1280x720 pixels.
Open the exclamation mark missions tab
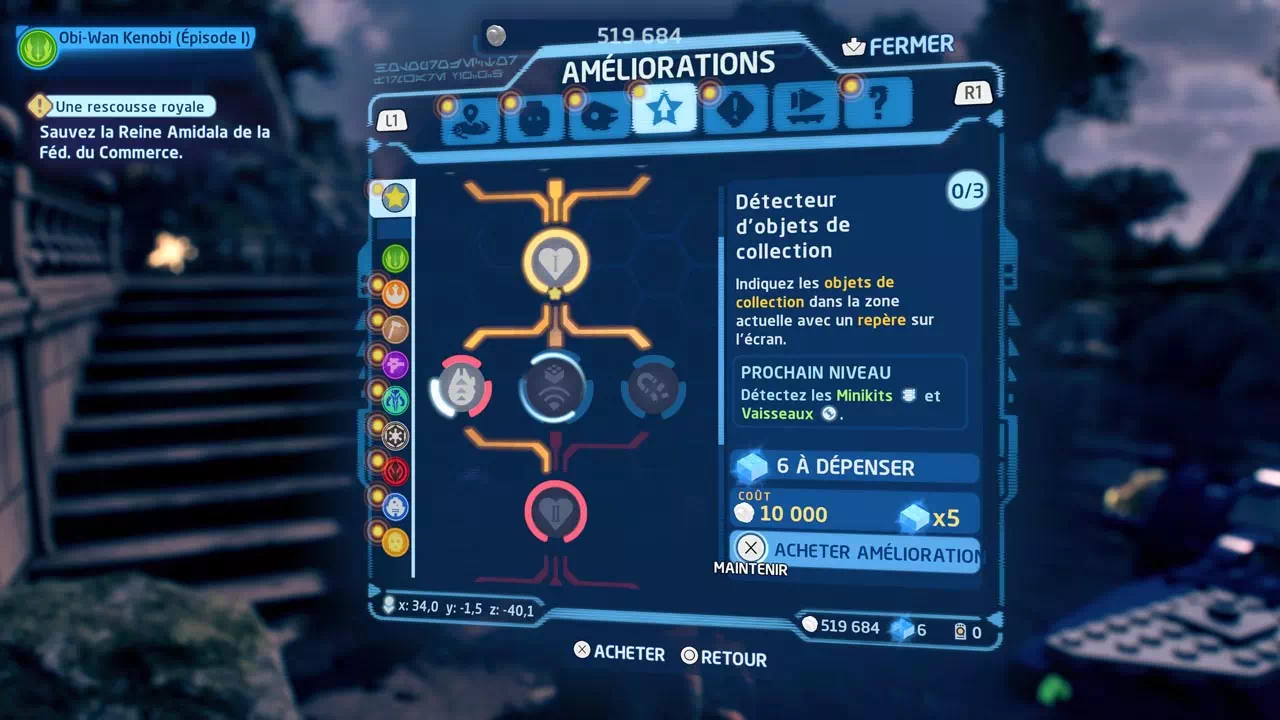click(735, 109)
